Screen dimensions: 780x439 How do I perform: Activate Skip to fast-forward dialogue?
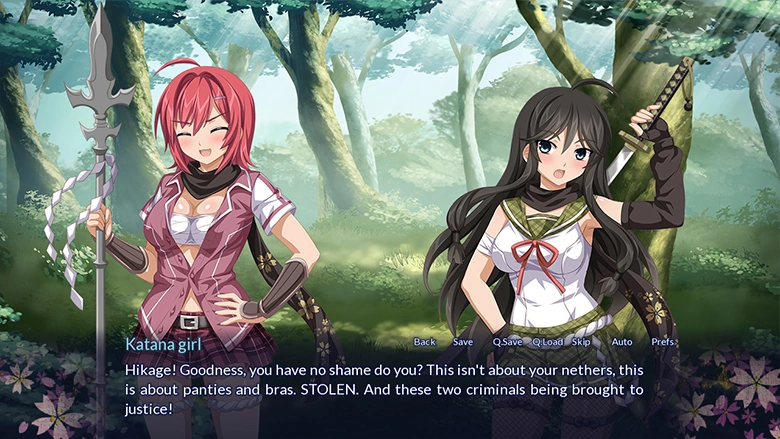click(x=581, y=342)
